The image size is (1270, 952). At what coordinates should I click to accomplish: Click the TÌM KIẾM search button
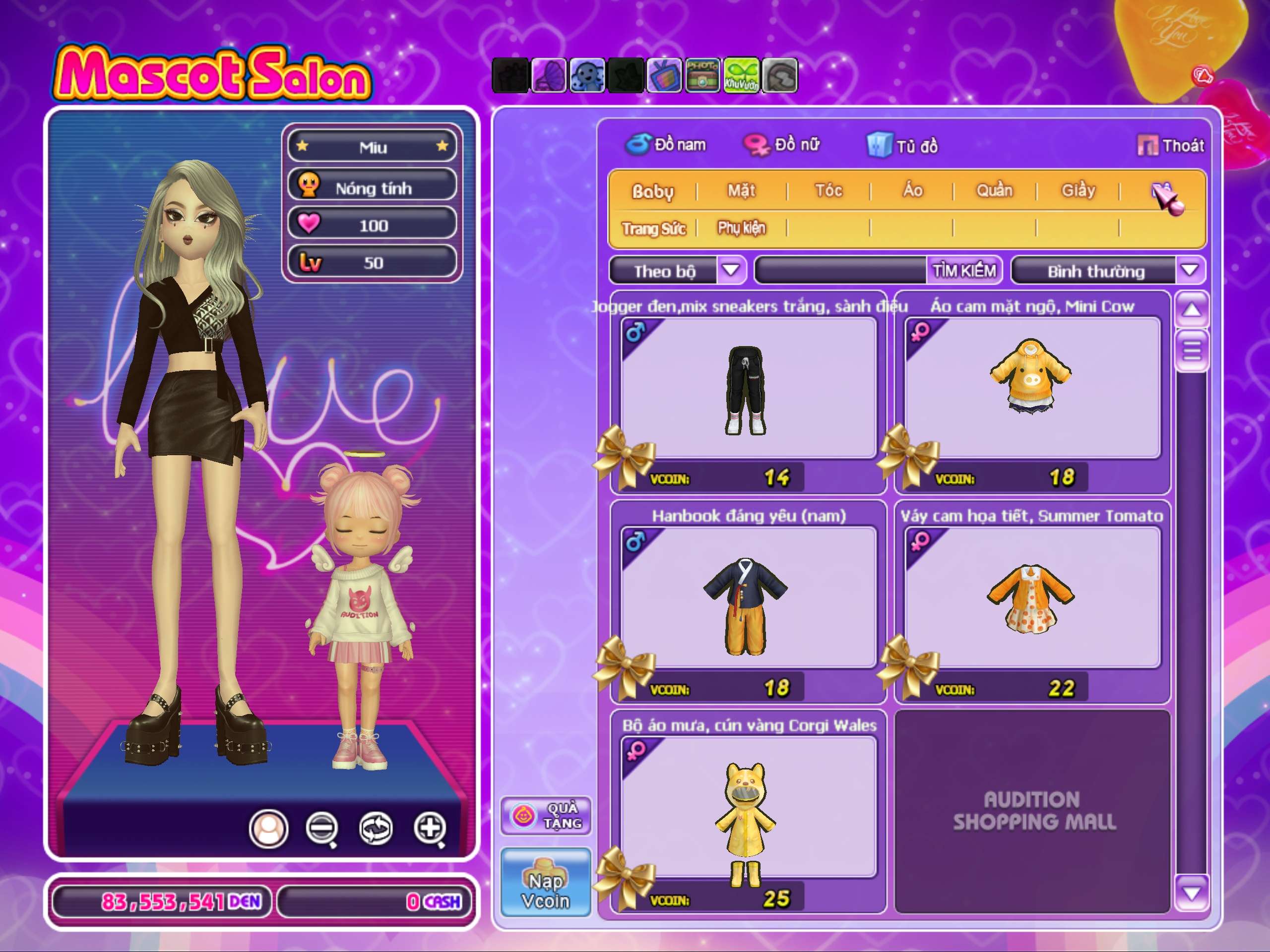[x=963, y=270]
